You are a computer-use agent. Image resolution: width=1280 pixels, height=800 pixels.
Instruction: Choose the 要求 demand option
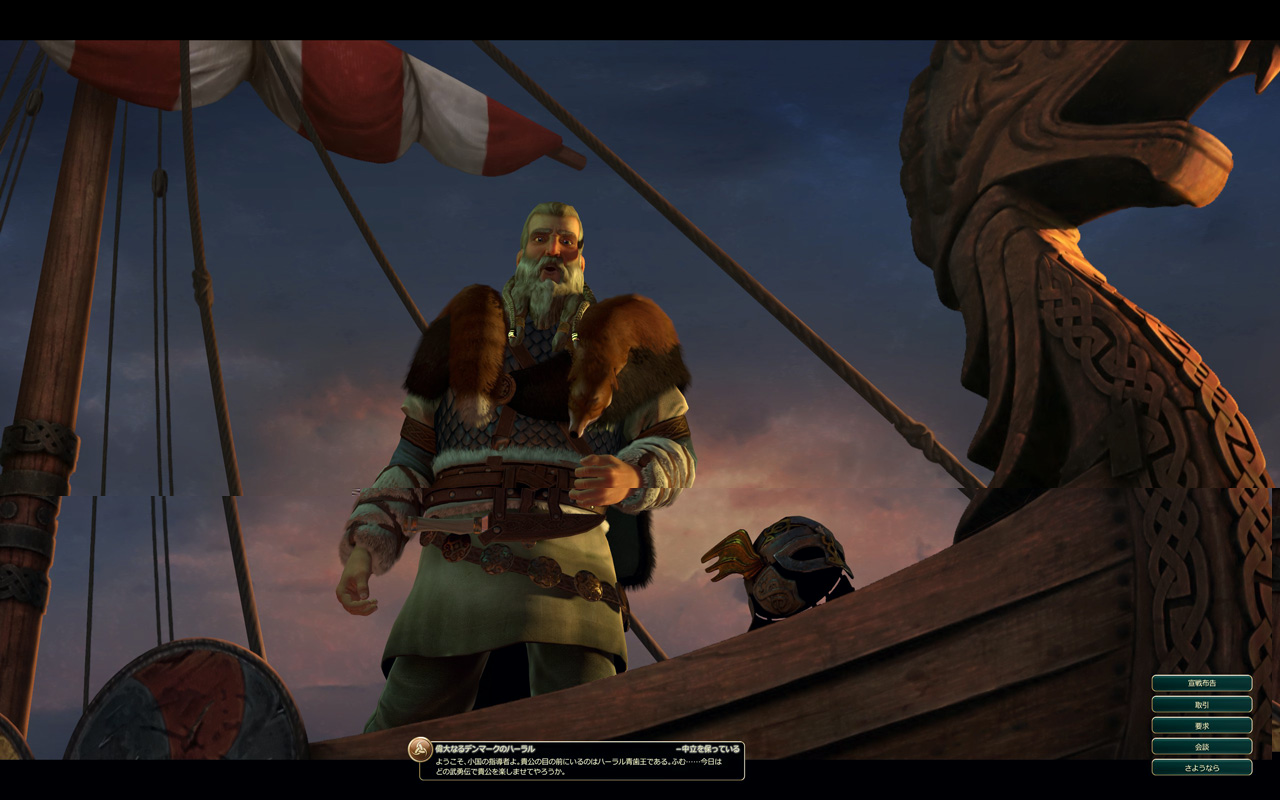tap(1201, 725)
